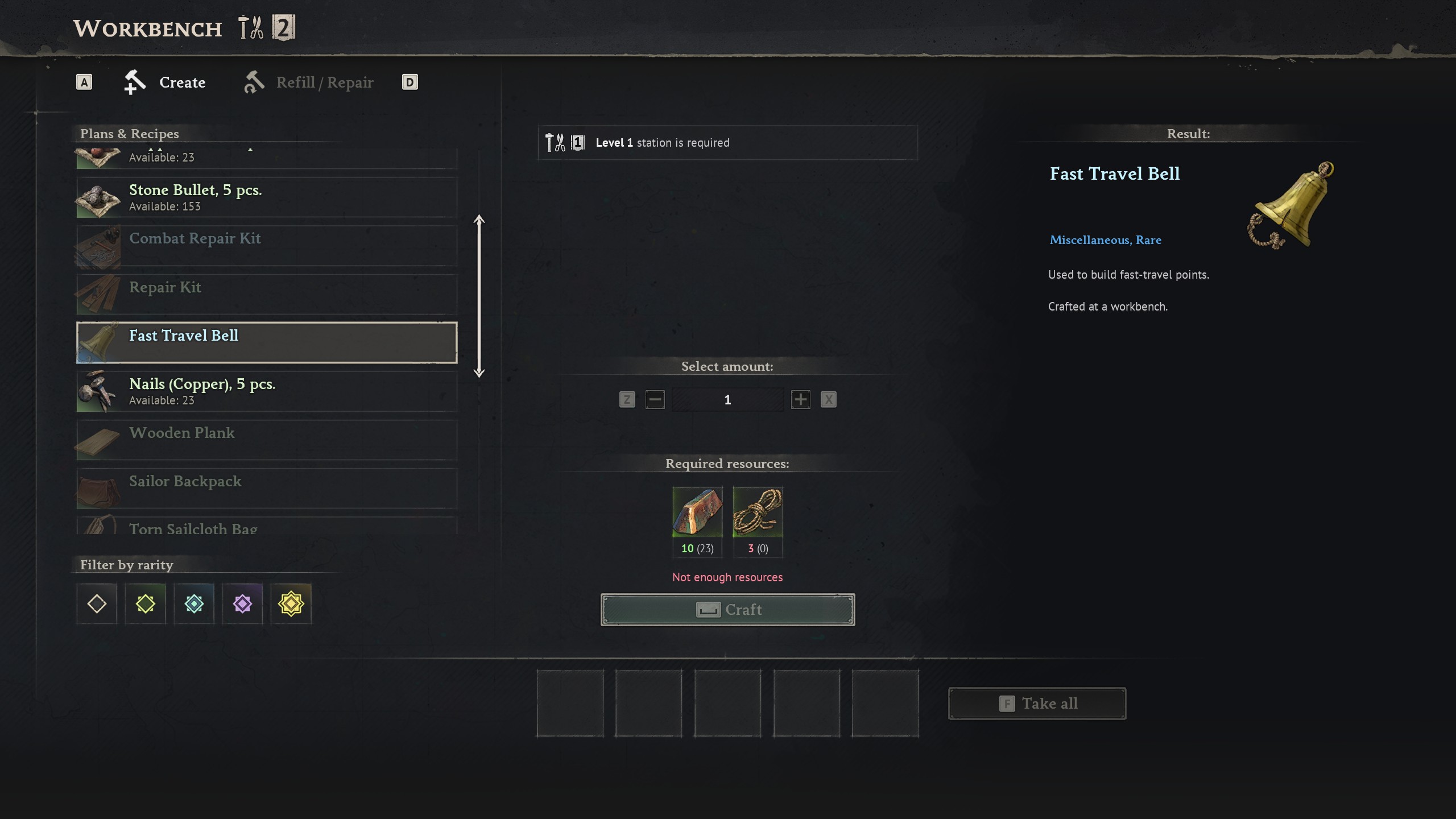This screenshot has width=1456, height=819.
Task: Decrease craft amount with minus button
Action: (655, 400)
